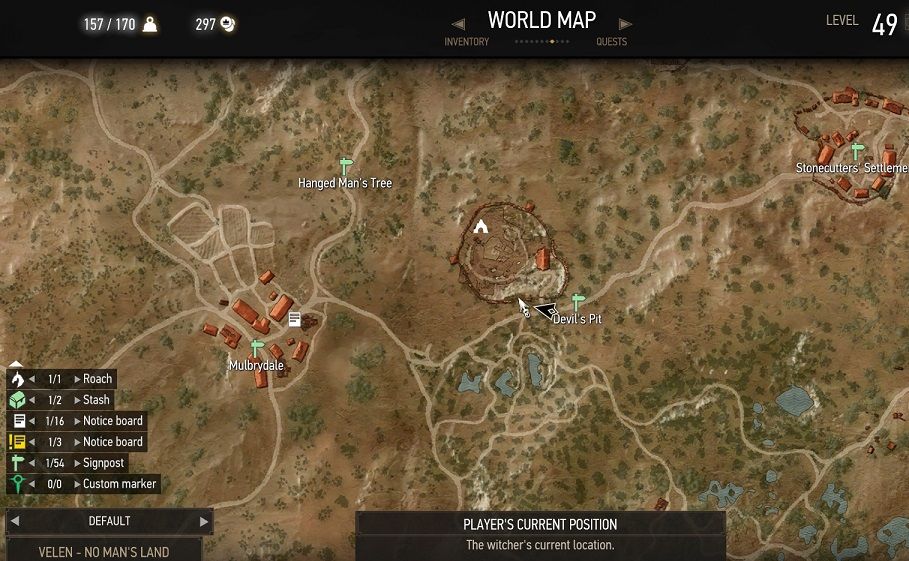Image resolution: width=909 pixels, height=561 pixels.
Task: Select the Roach legend entry
Action: (x=97, y=379)
